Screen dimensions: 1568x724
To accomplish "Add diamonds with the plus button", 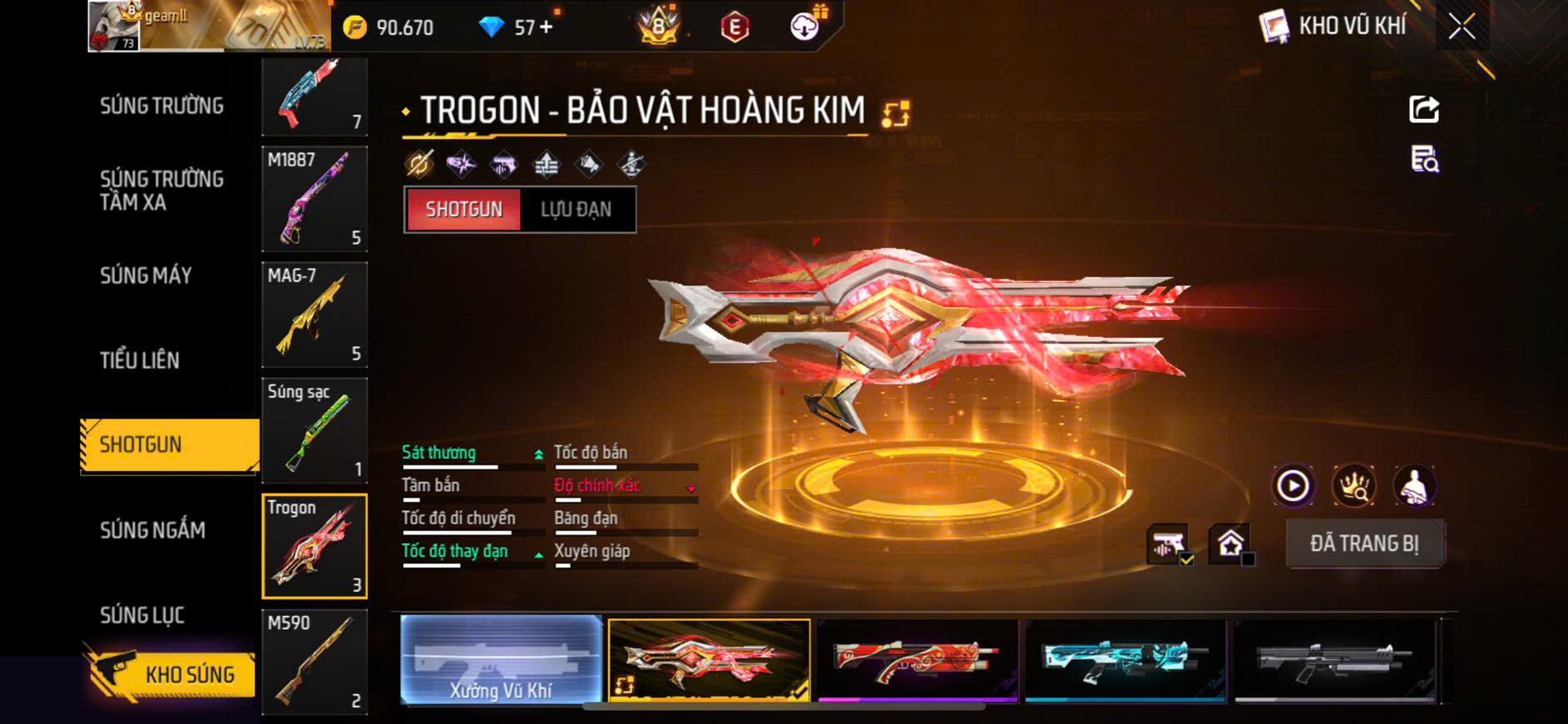I will point(547,27).
